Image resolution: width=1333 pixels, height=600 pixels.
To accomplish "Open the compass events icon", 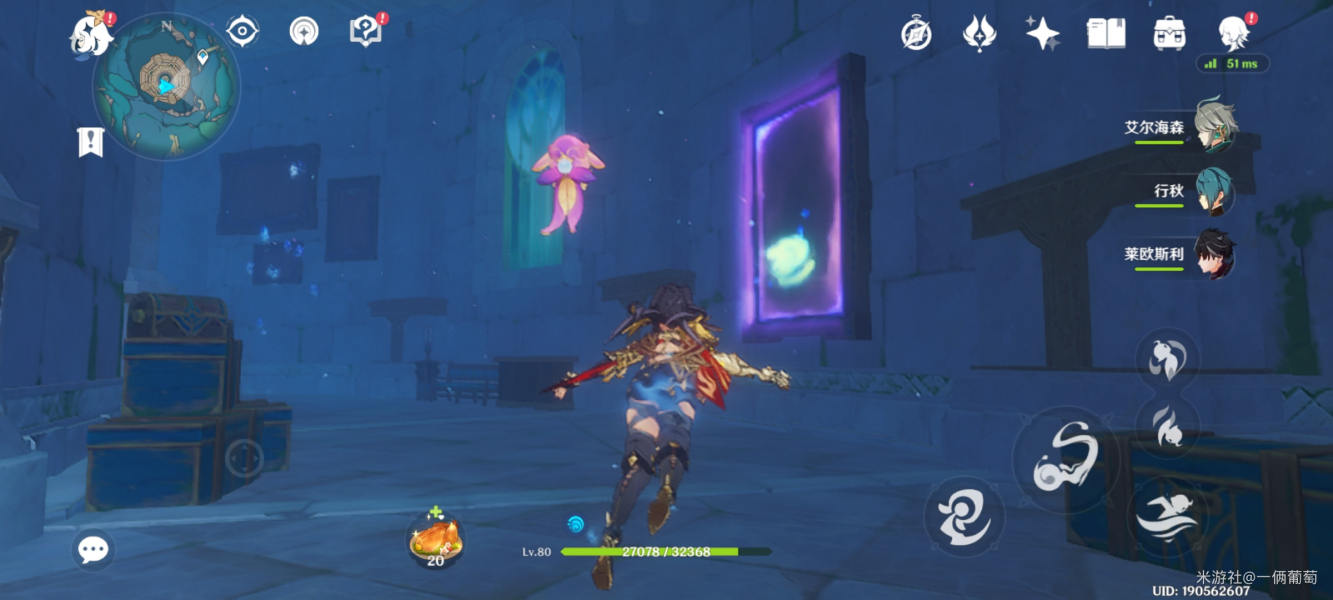I will pos(916,35).
